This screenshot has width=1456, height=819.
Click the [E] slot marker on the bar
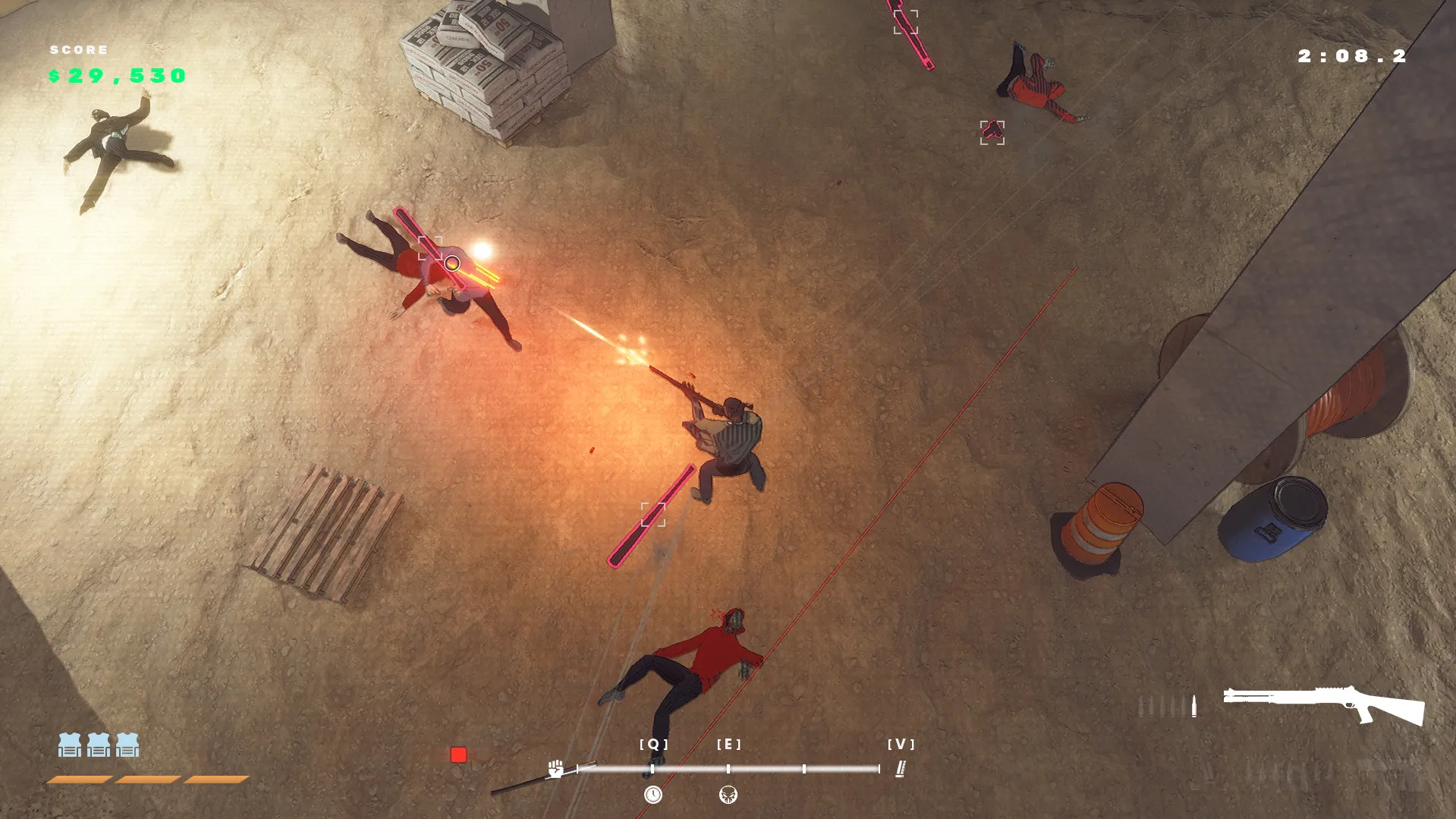730,745
